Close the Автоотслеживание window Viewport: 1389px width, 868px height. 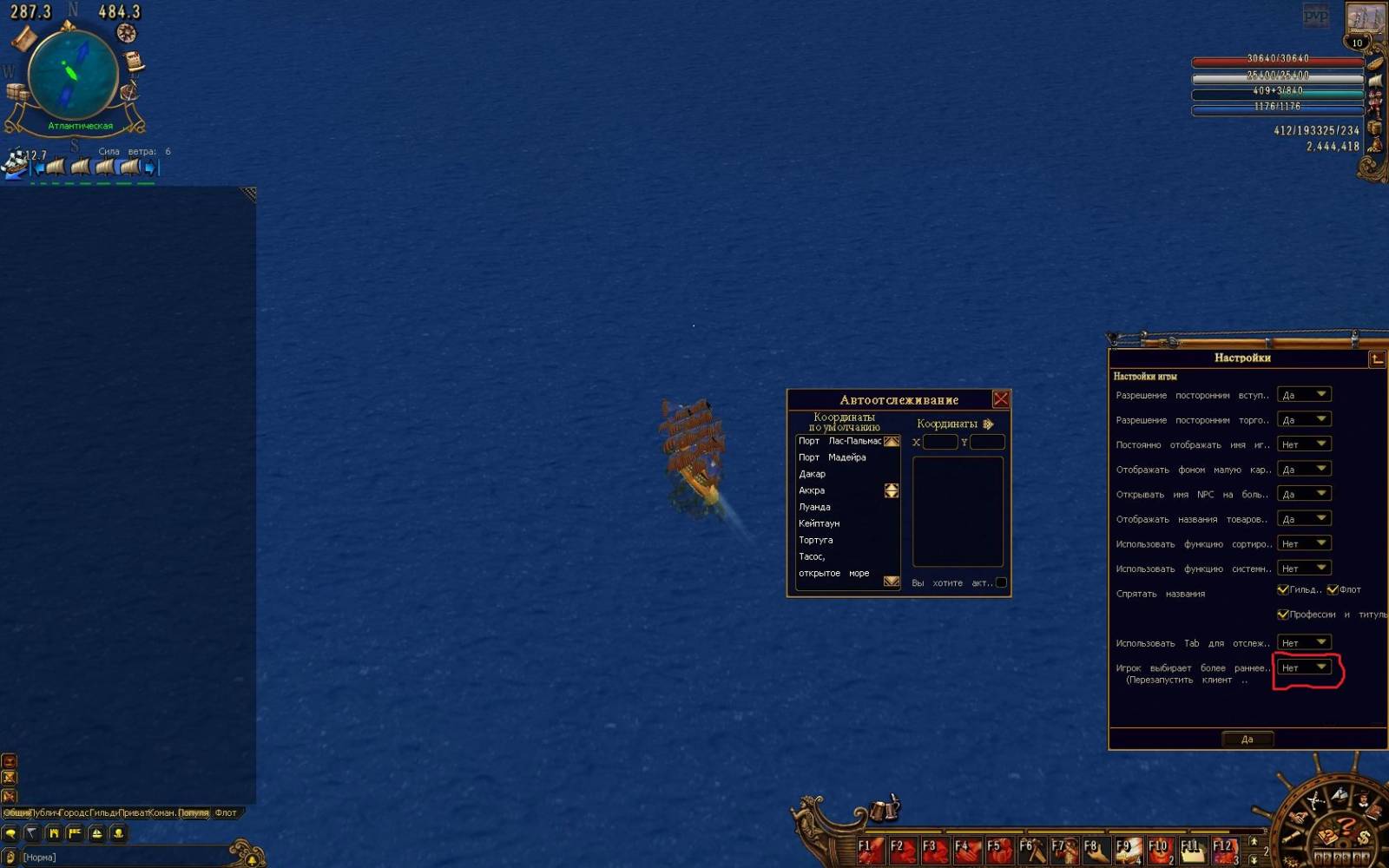[1000, 399]
